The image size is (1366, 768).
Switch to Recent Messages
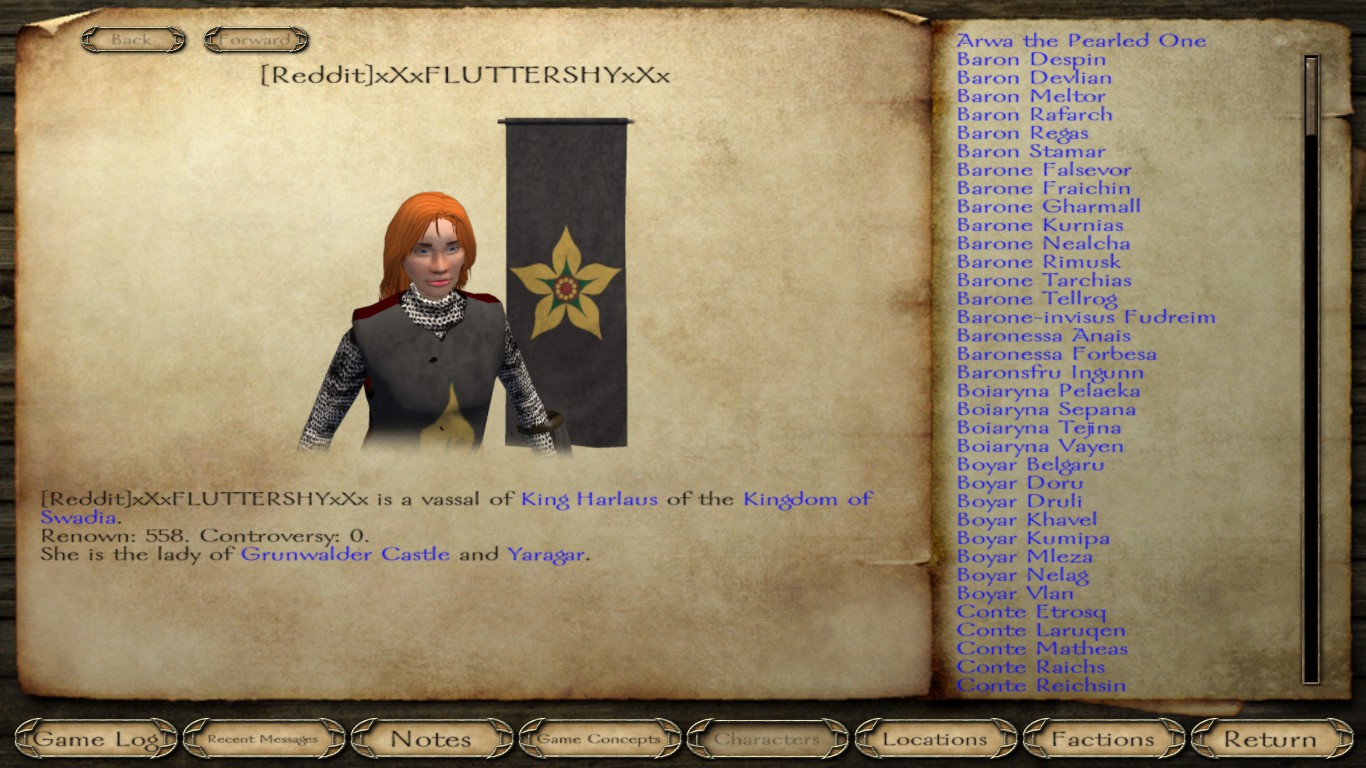[263, 740]
